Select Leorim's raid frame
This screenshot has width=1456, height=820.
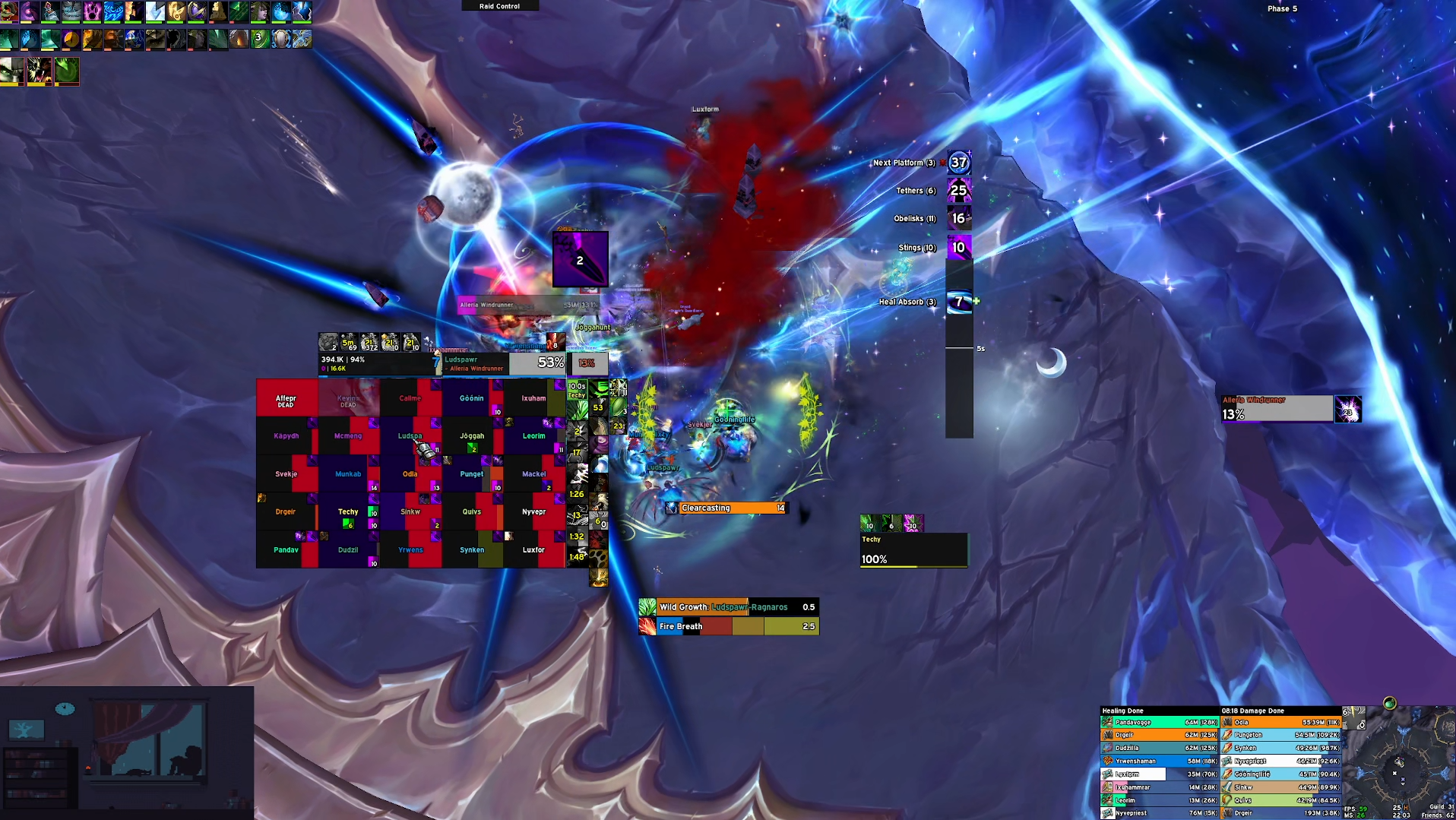[x=533, y=435]
